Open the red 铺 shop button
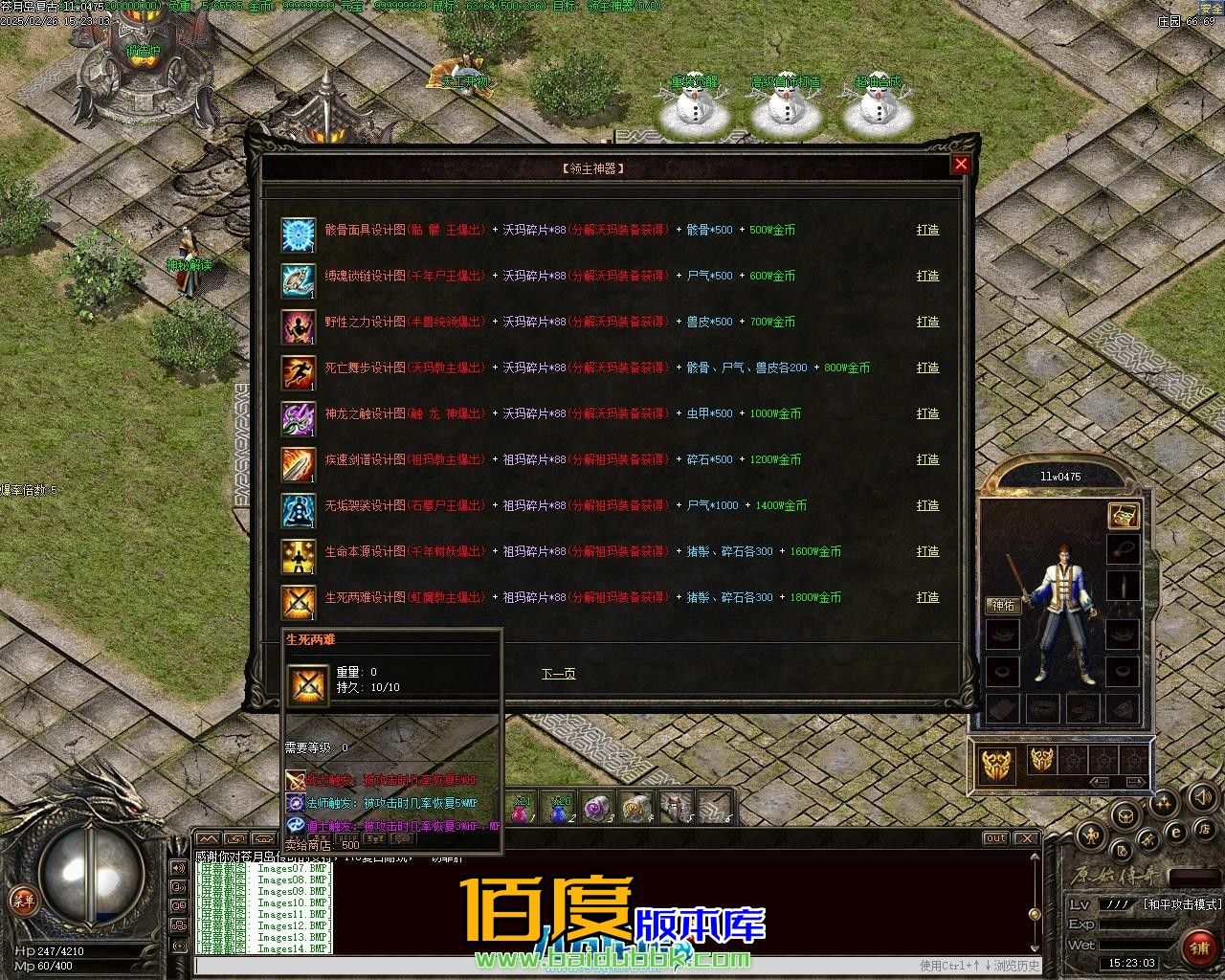 coord(1199,947)
